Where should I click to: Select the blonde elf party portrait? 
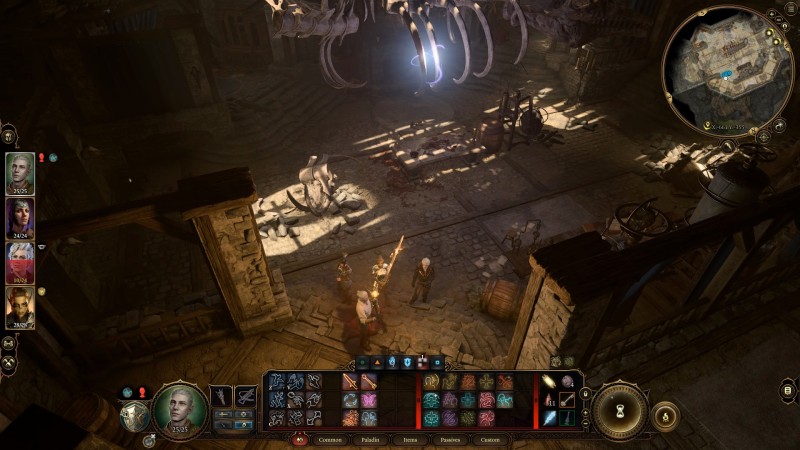[20, 172]
